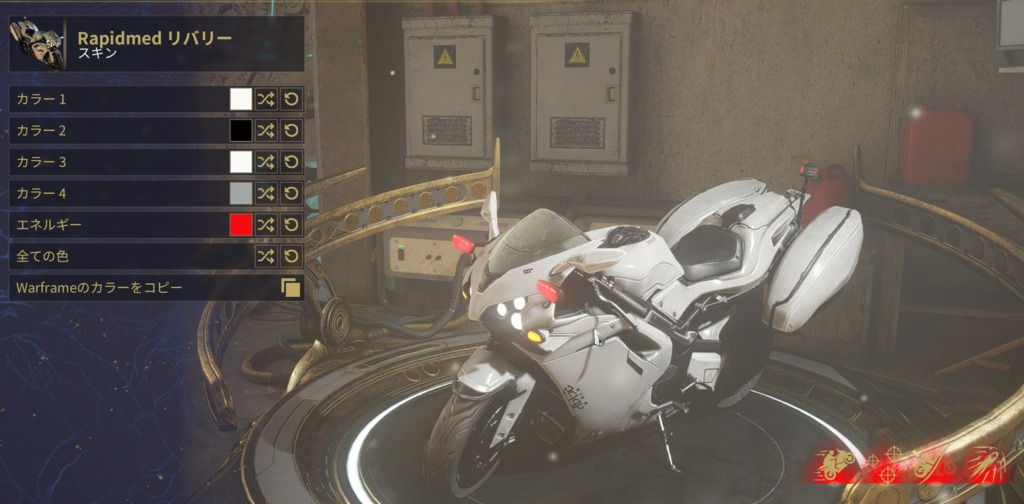This screenshot has width=1024, height=504.
Task: Randomize the カラー 3 color
Action: (266, 161)
